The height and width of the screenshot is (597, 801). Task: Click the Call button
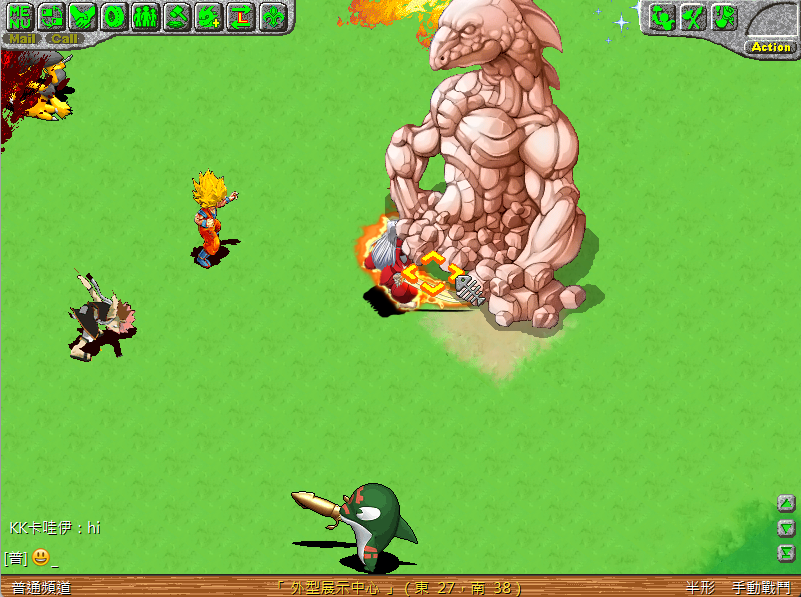click(64, 39)
